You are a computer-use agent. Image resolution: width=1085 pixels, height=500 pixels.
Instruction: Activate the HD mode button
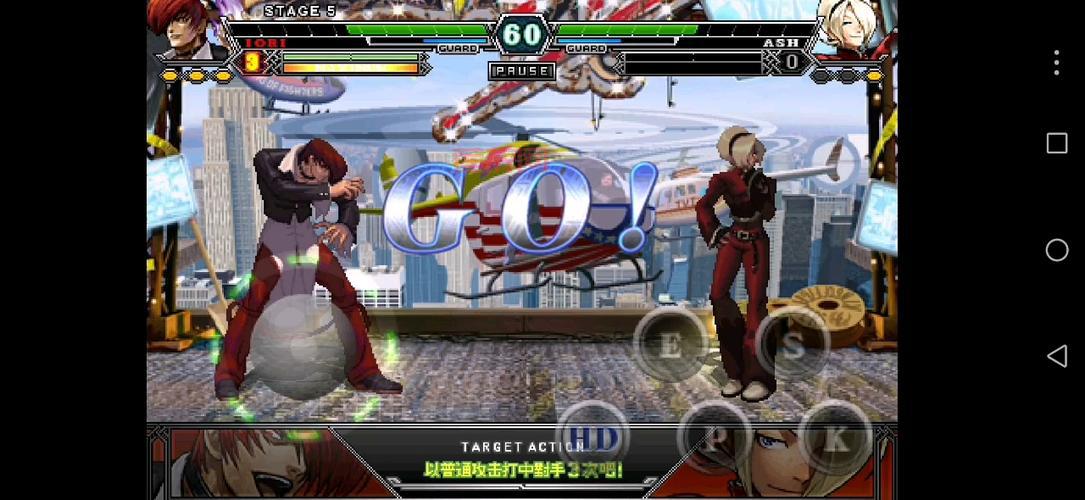click(x=592, y=436)
